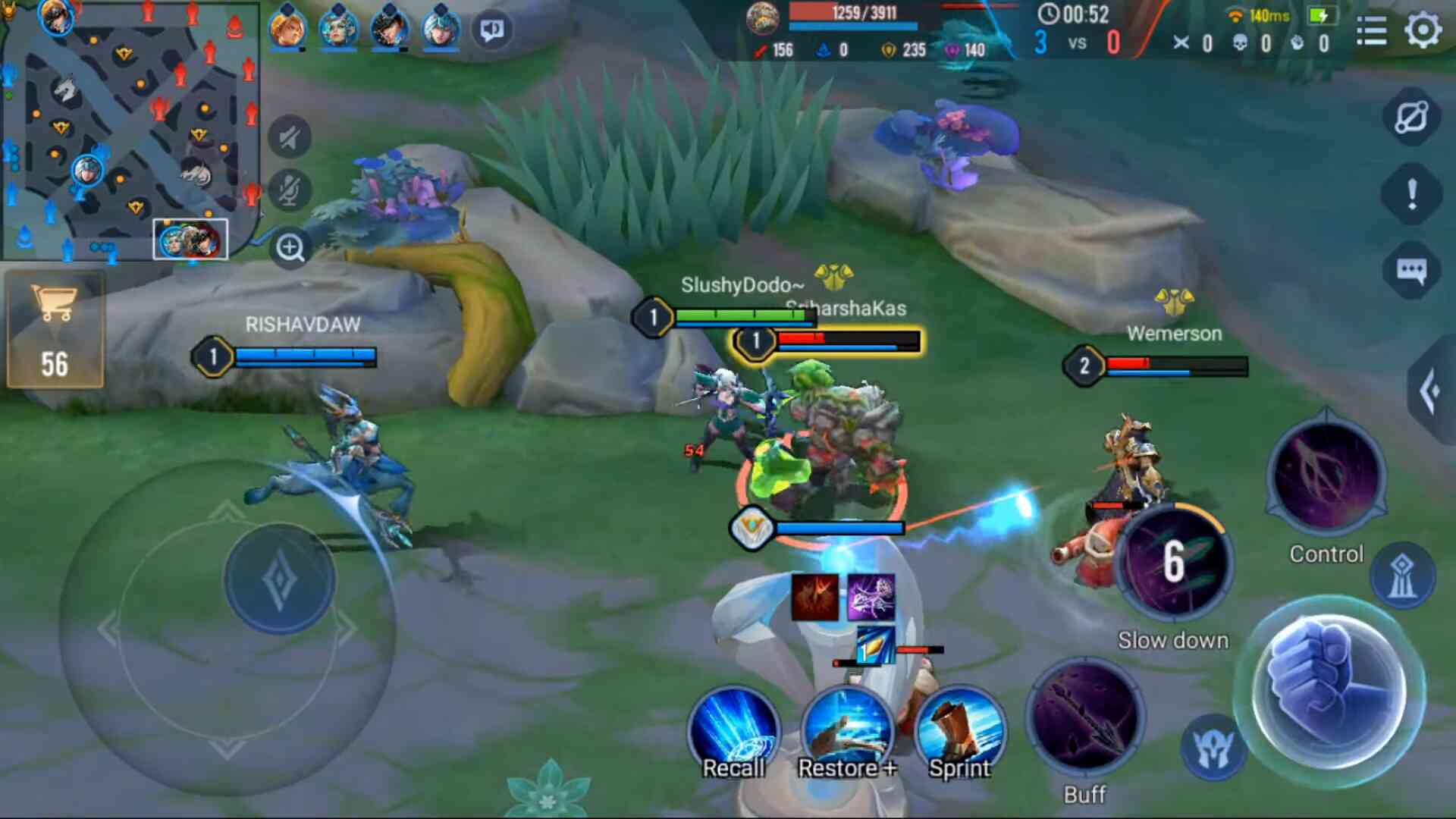Open the scoreboard list icon
Screen dimensions: 1456x819
coord(1371,31)
